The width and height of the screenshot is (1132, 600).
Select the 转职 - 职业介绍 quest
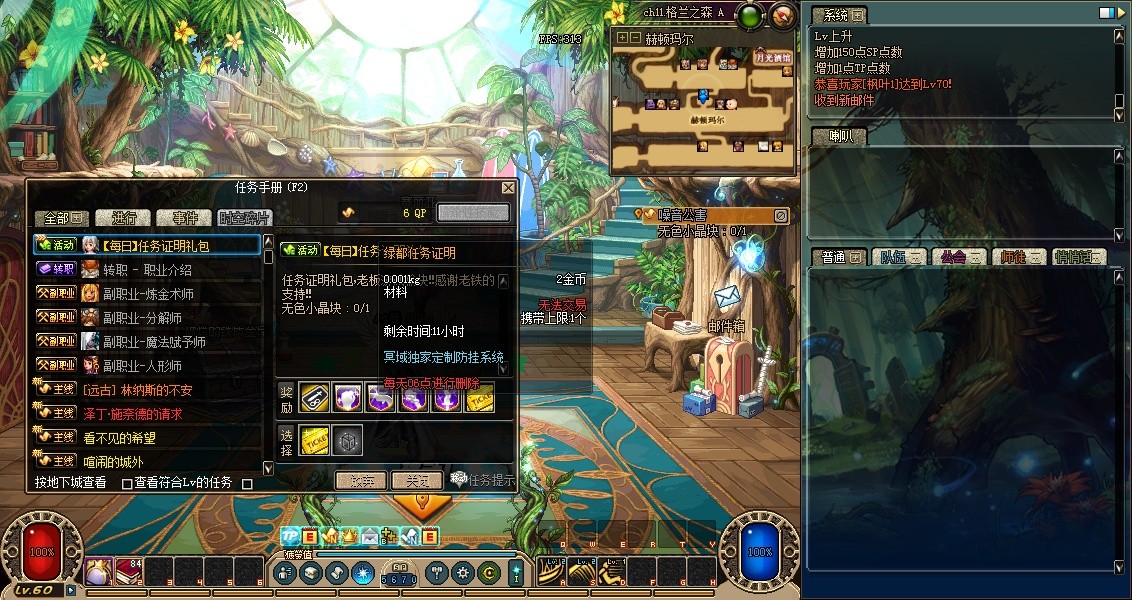[x=147, y=269]
